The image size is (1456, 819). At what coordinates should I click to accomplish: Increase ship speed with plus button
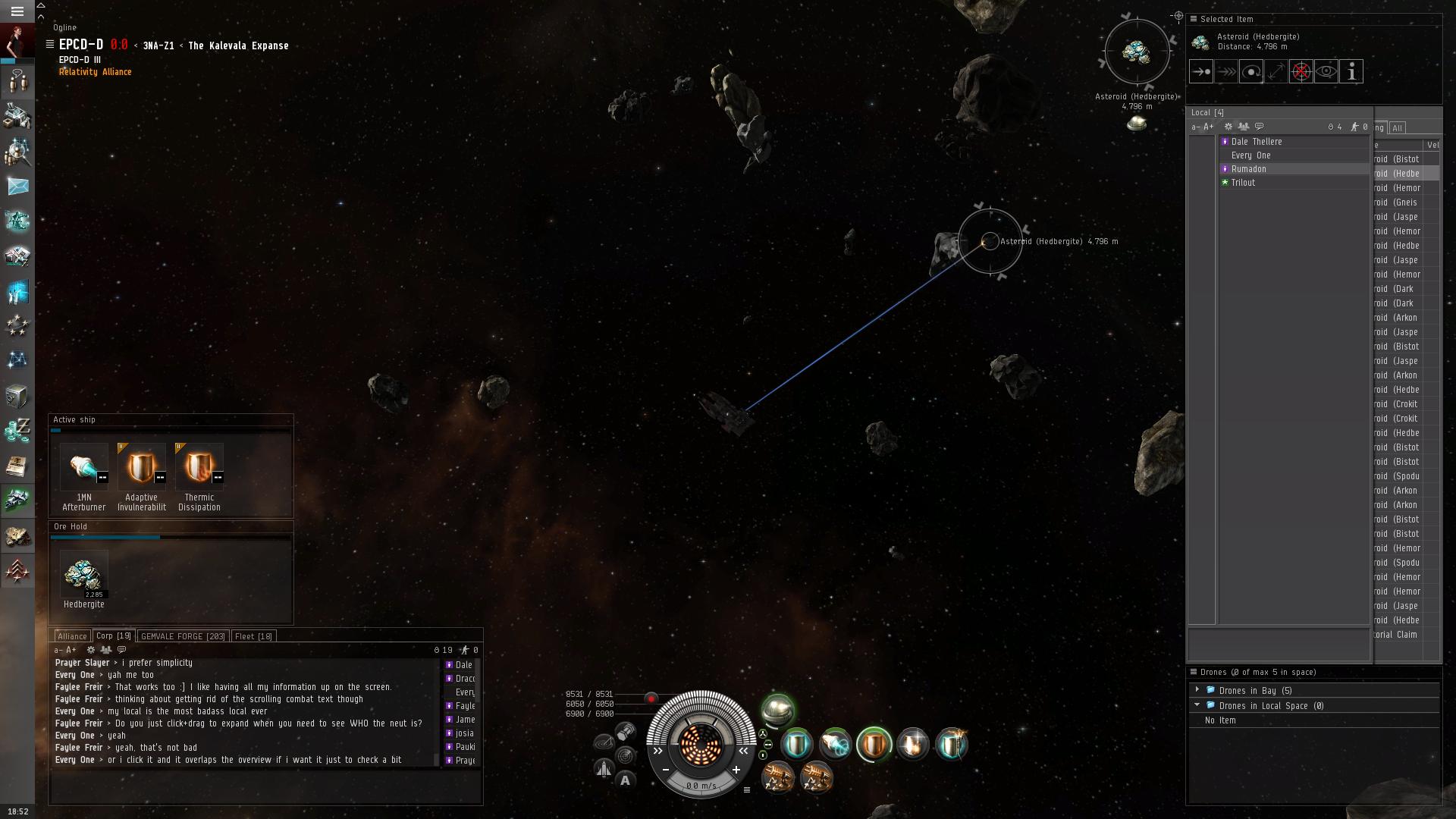736,770
